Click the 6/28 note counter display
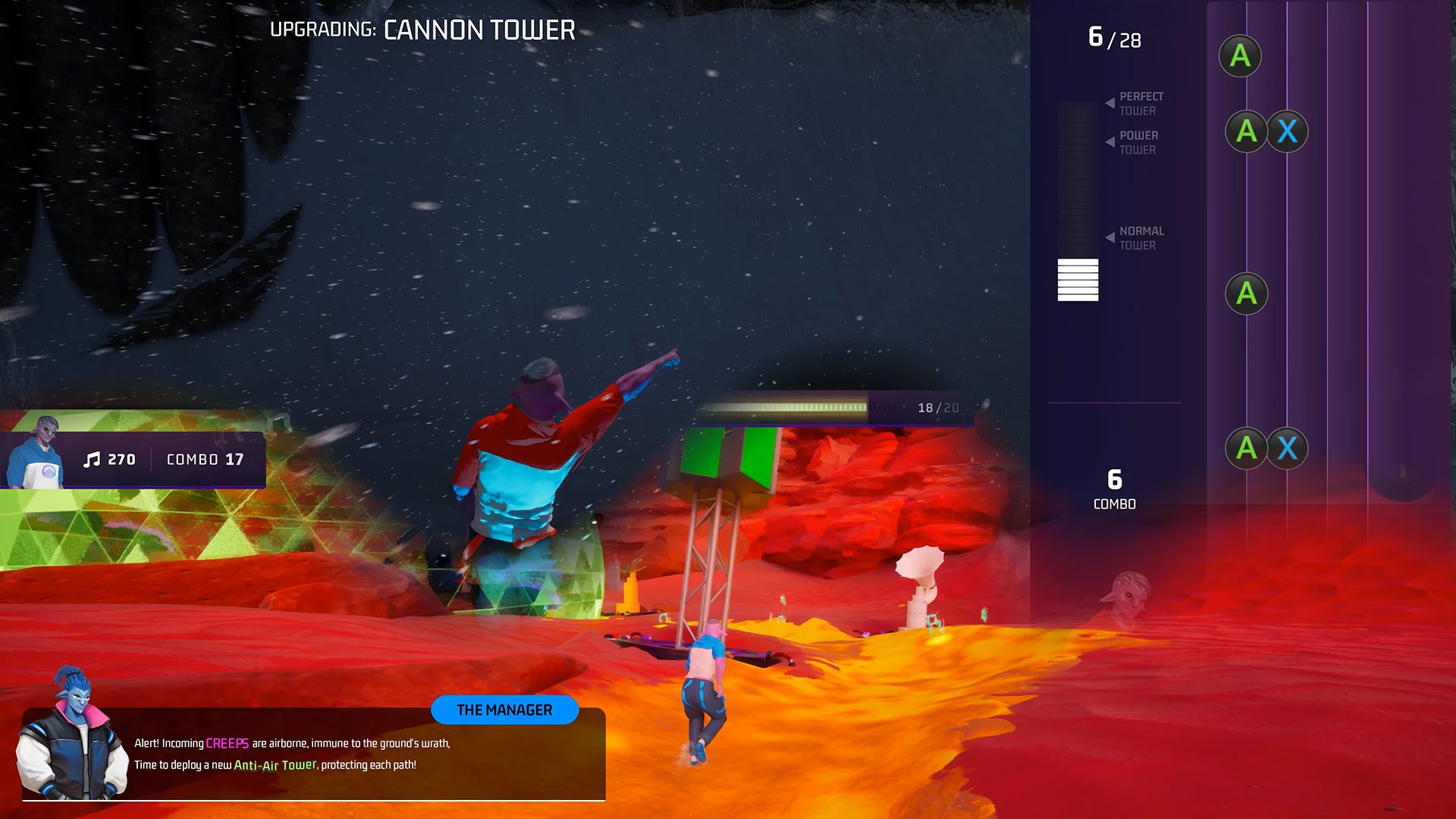 click(1113, 38)
